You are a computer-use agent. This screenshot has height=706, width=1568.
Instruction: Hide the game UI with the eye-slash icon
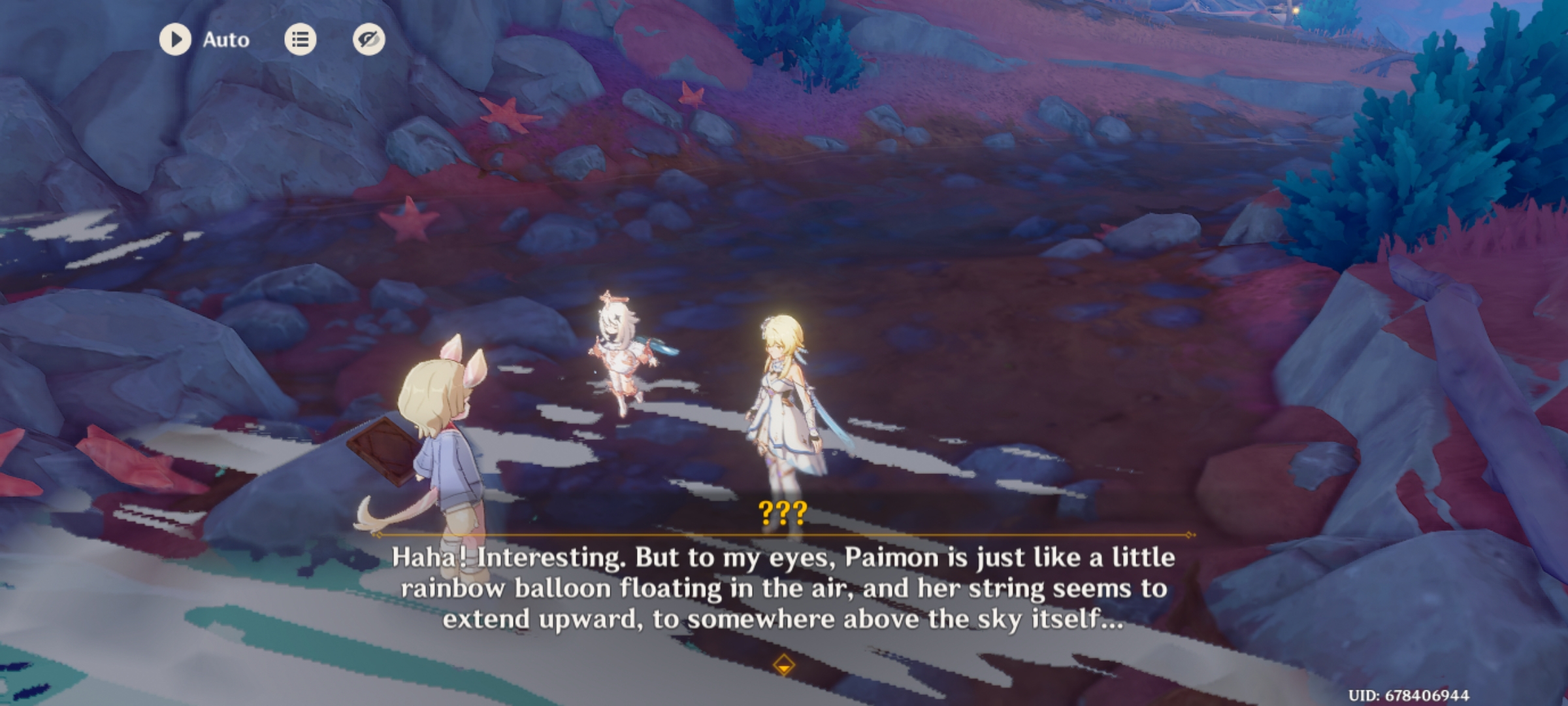click(368, 39)
